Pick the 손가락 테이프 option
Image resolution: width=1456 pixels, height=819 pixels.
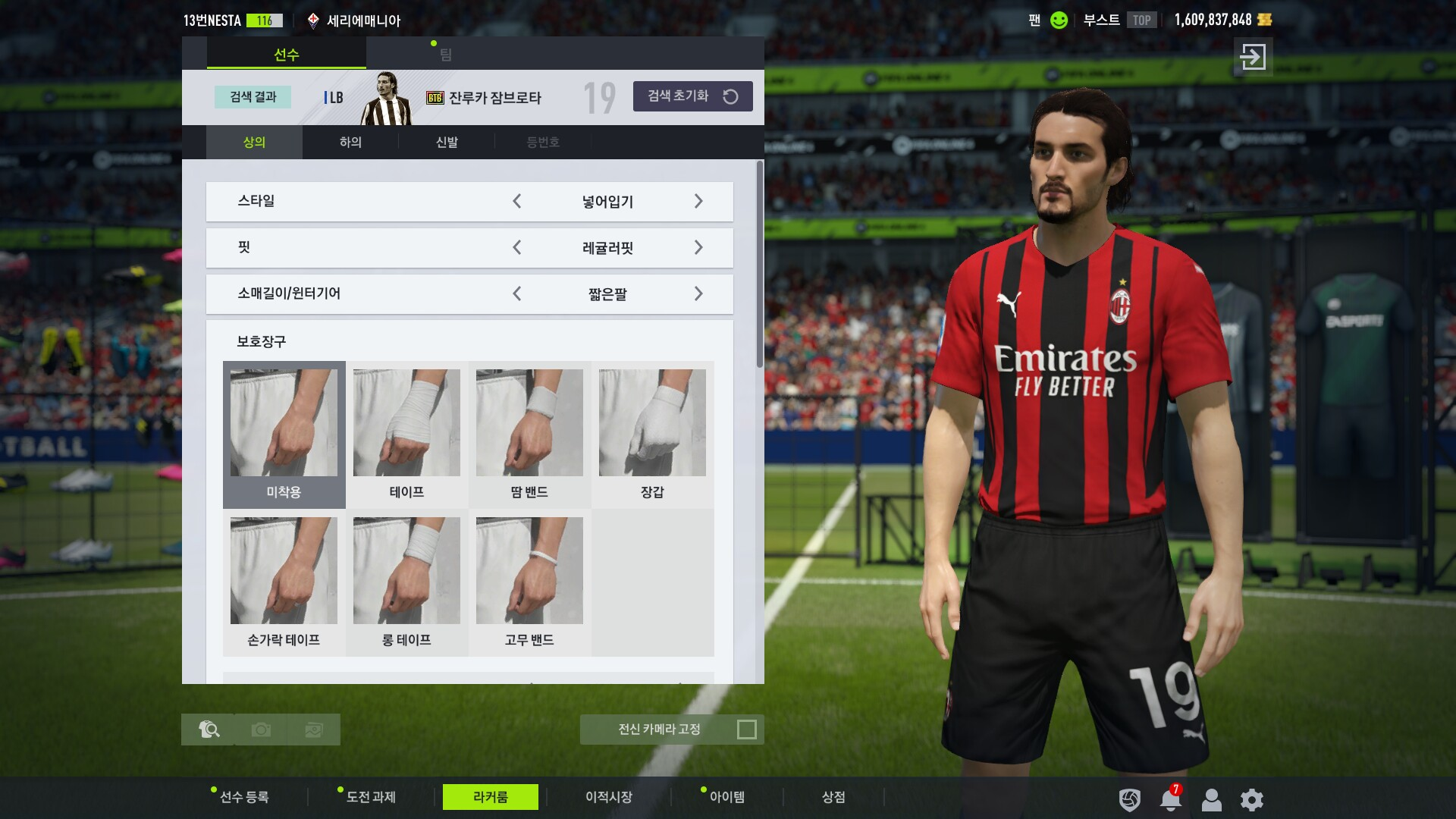point(284,582)
